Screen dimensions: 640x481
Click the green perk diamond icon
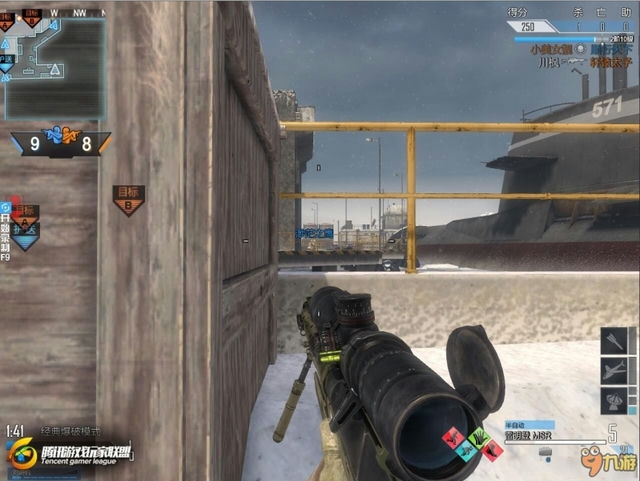477,437
